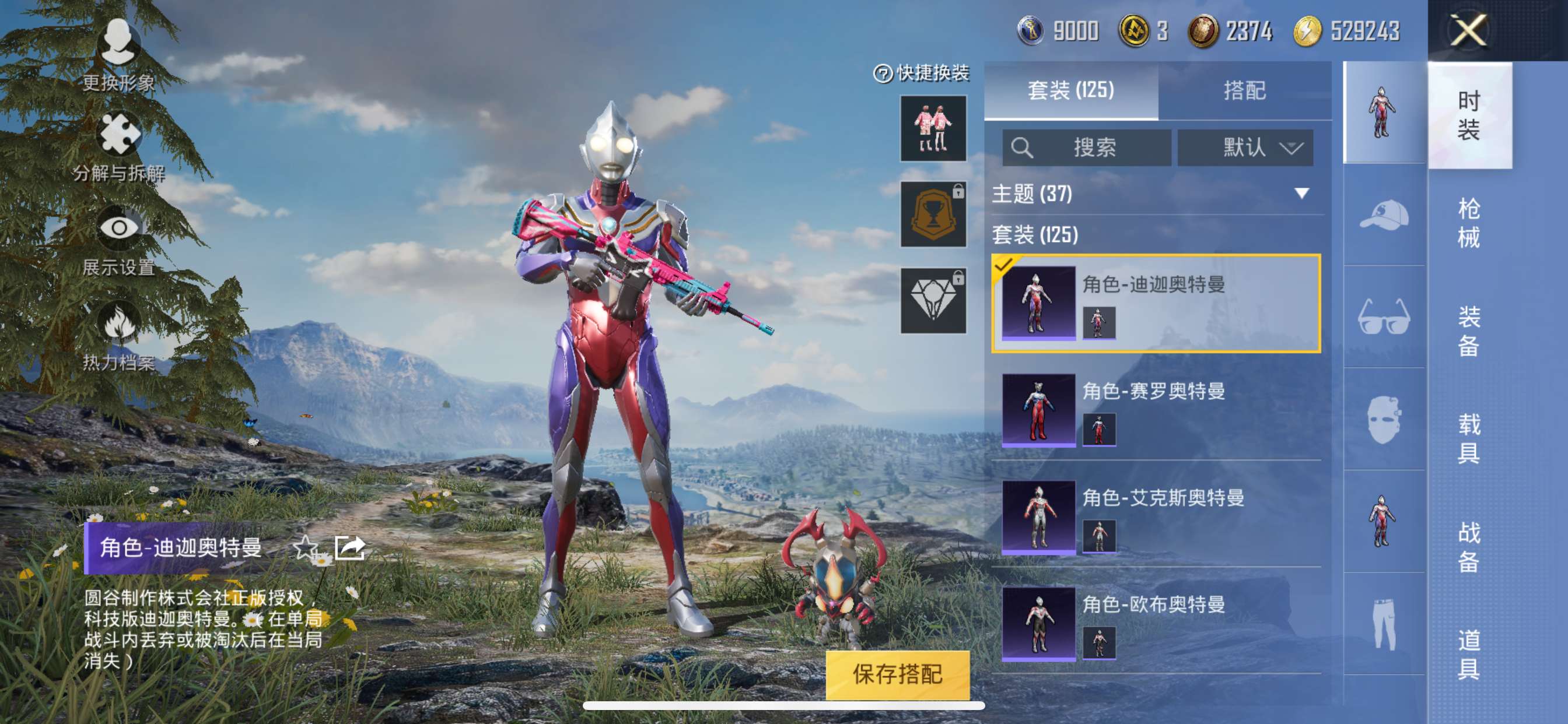Open 分解与拆解 dismantle menu
This screenshot has width=1568, height=724.
point(118,146)
